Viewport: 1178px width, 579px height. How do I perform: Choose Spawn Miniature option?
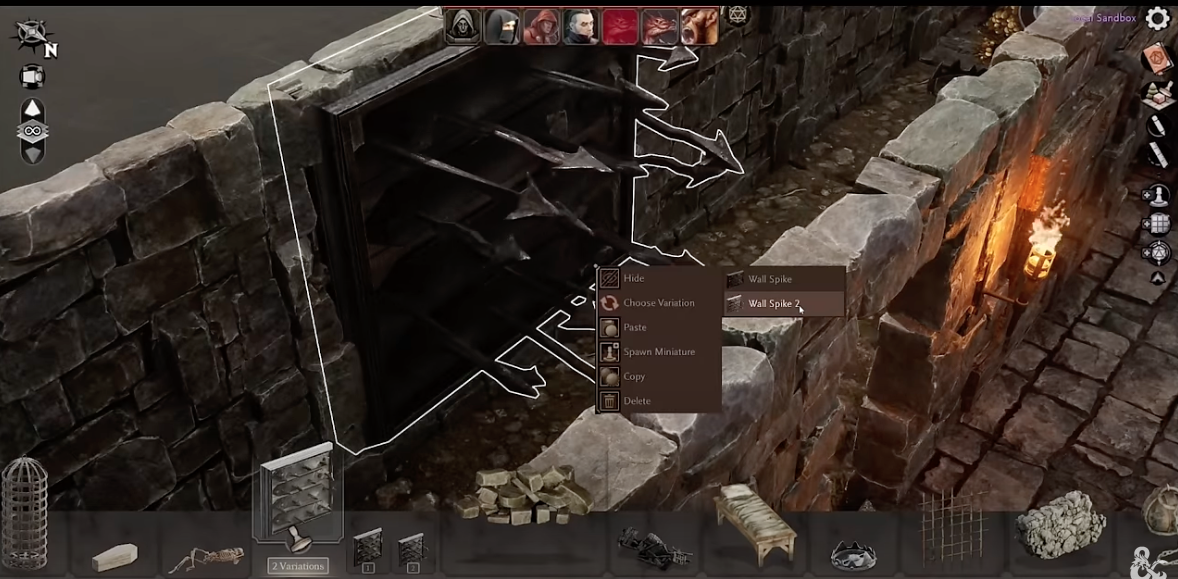point(658,352)
